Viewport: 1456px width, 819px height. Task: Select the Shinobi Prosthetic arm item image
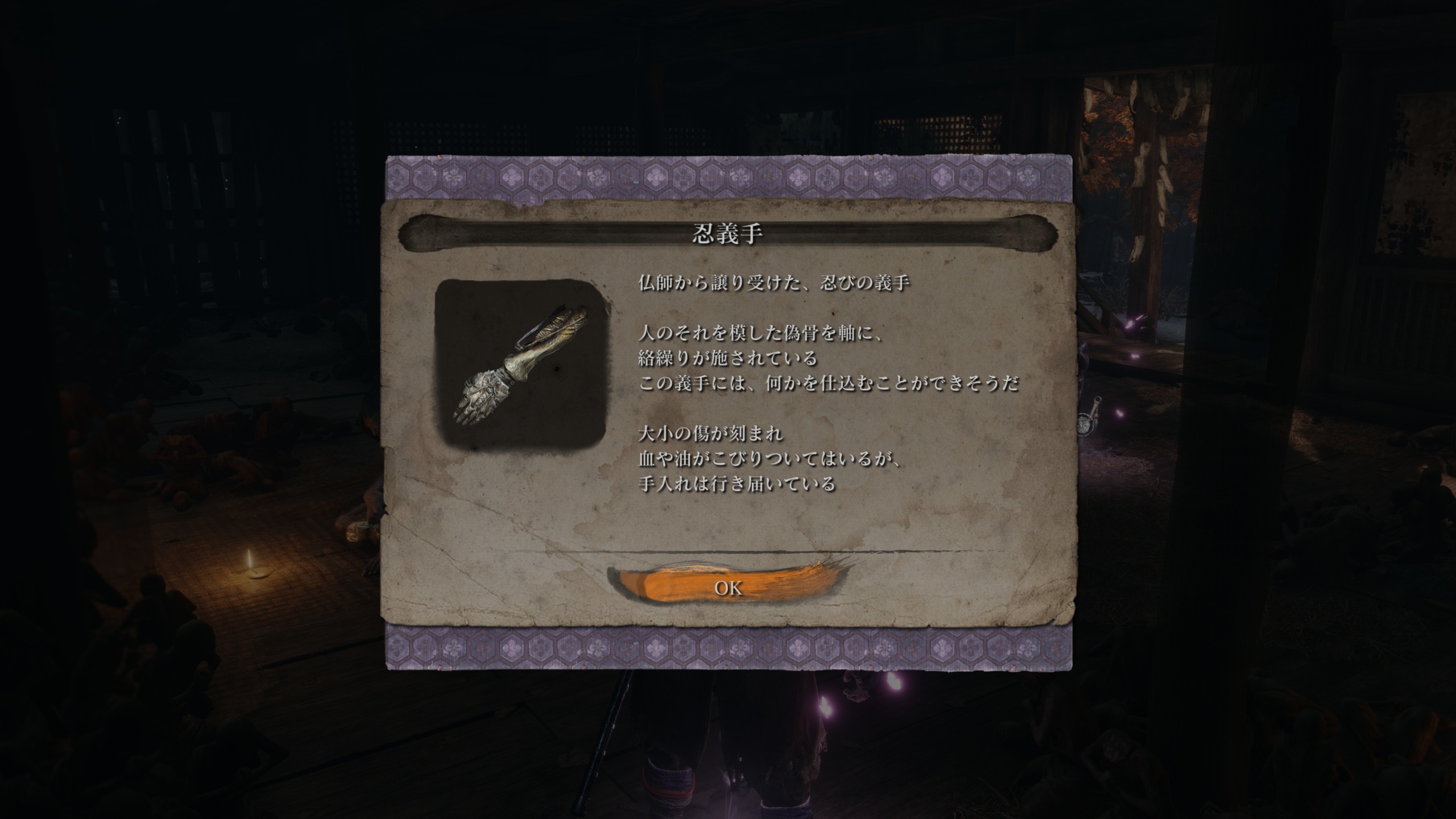point(520,365)
